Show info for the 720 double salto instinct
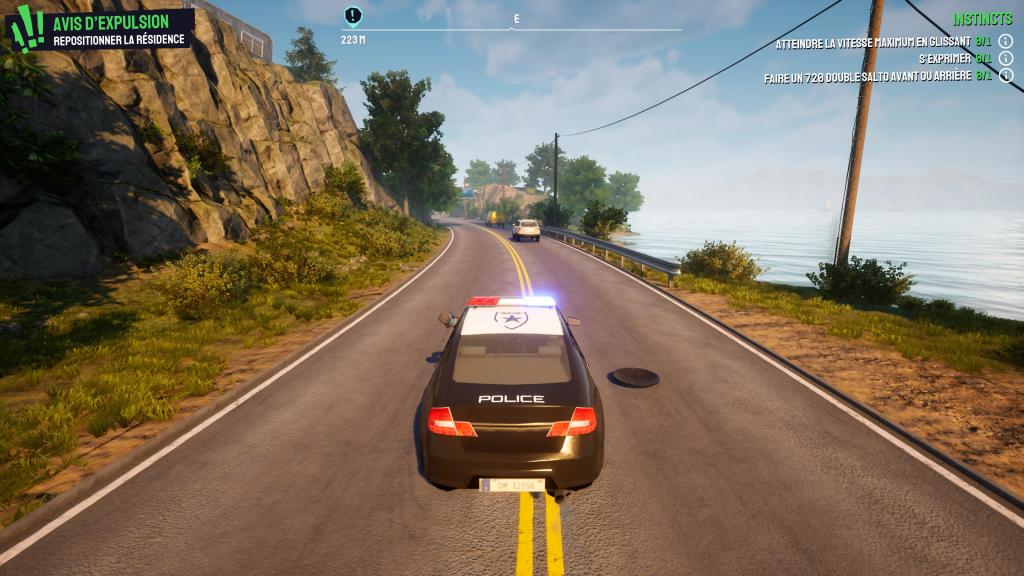The image size is (1024, 576). [1006, 75]
